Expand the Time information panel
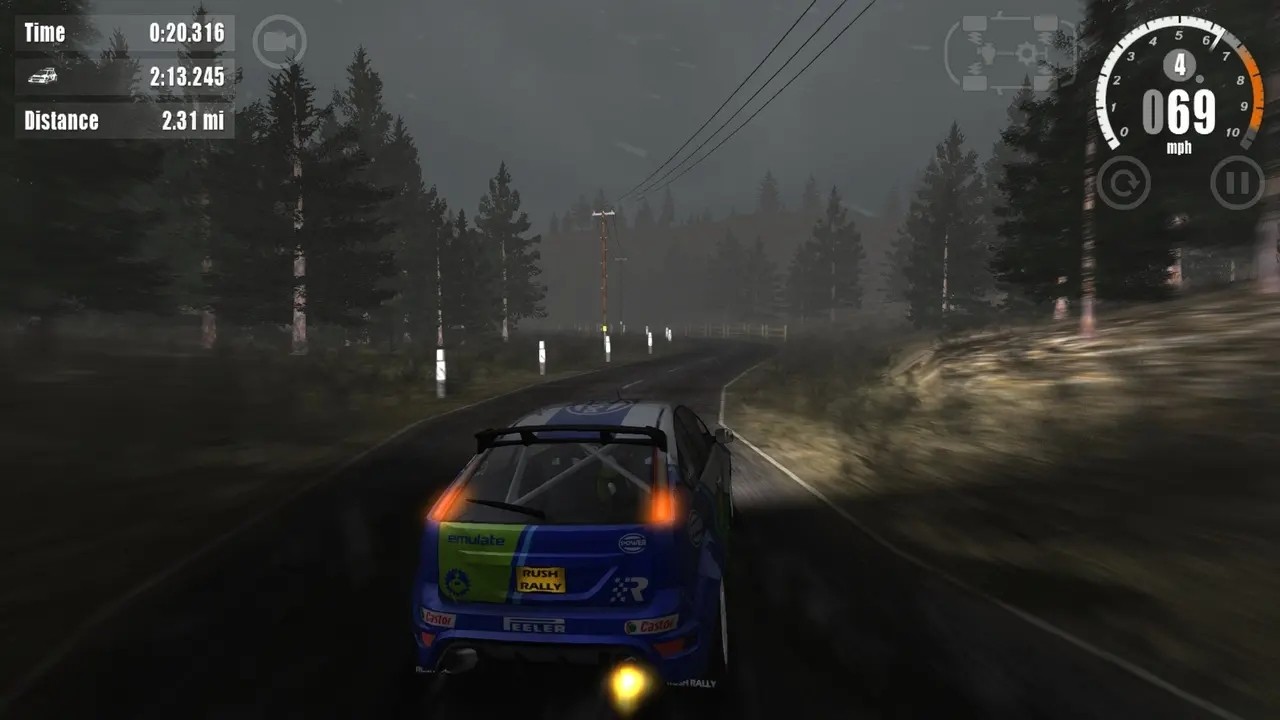1280x720 pixels. point(120,32)
